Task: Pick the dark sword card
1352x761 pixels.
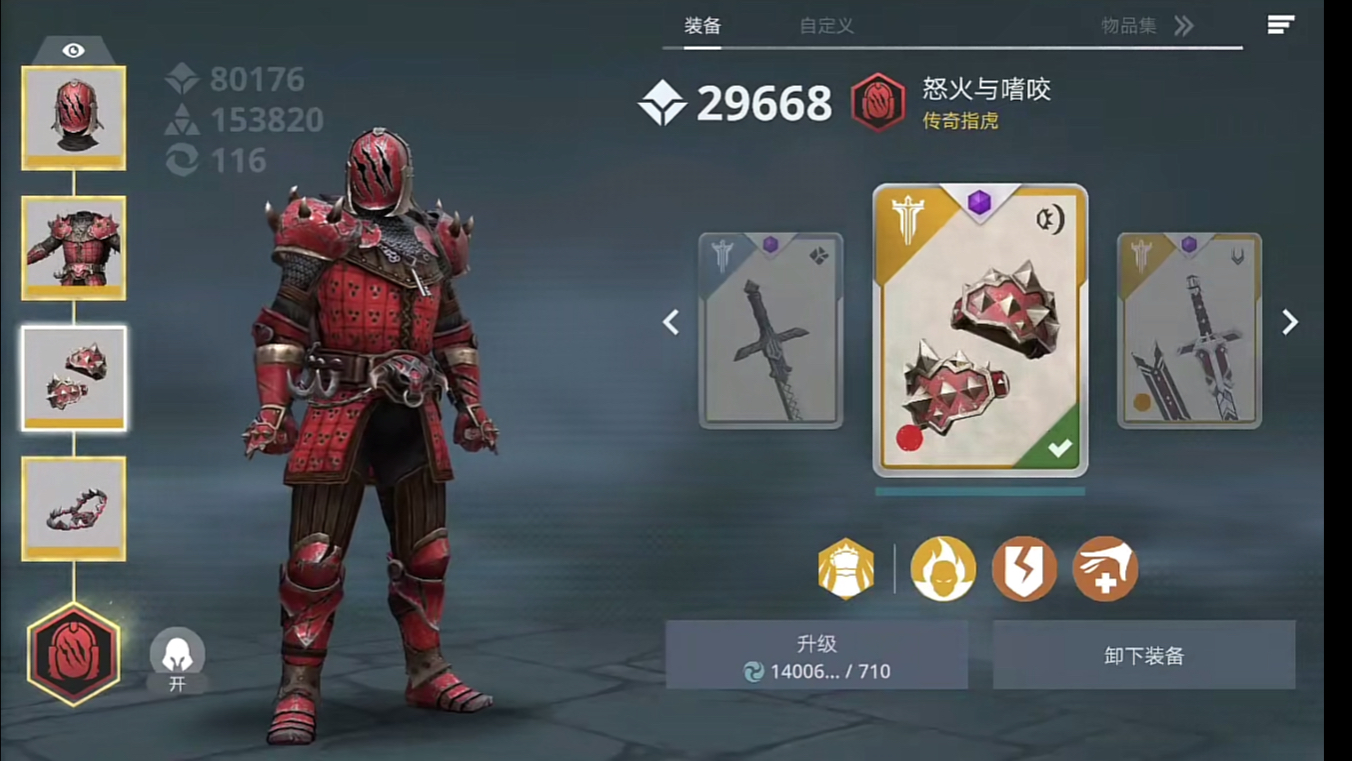Action: coord(770,330)
